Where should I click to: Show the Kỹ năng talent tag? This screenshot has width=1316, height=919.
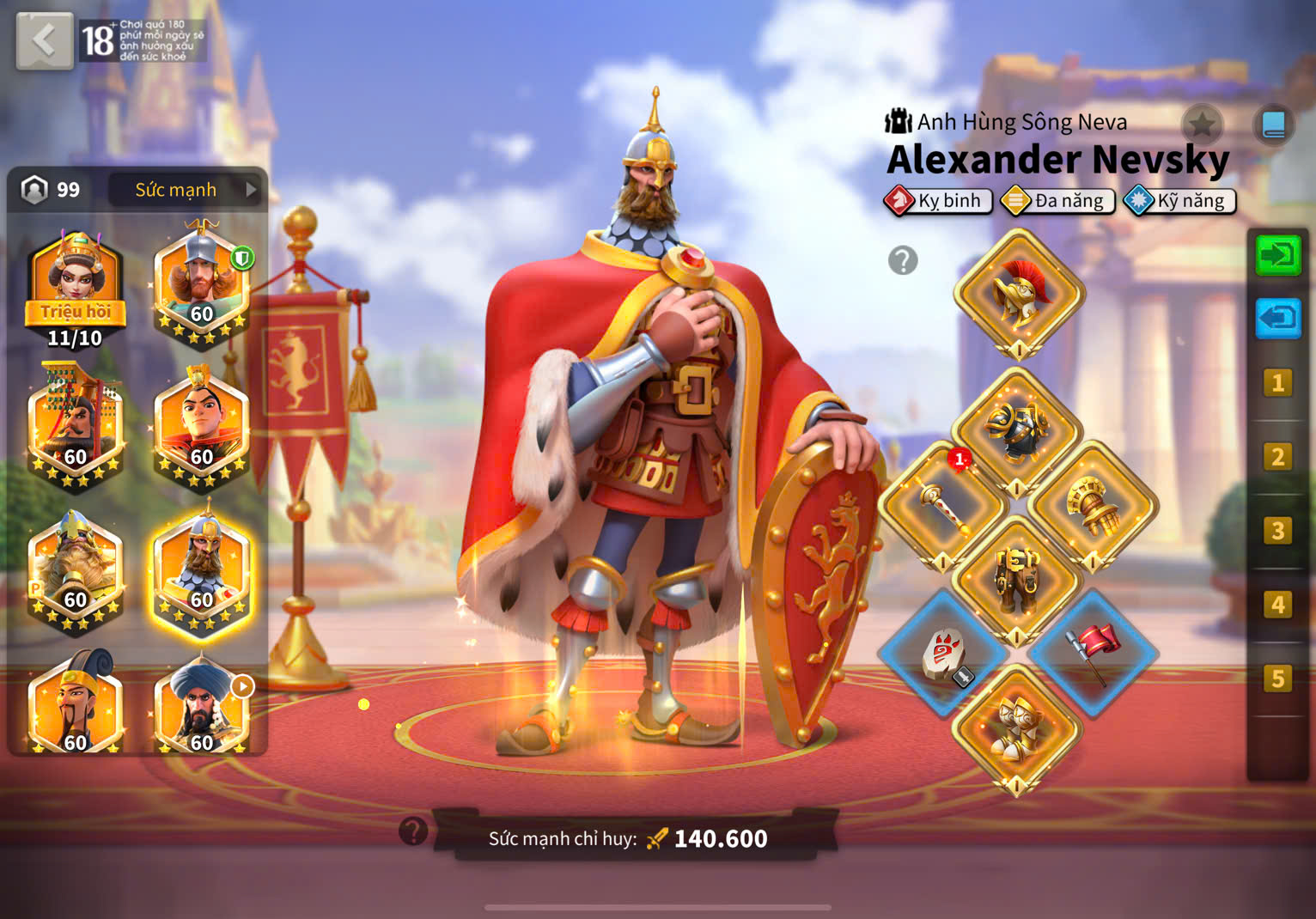pyautogui.click(x=1179, y=201)
